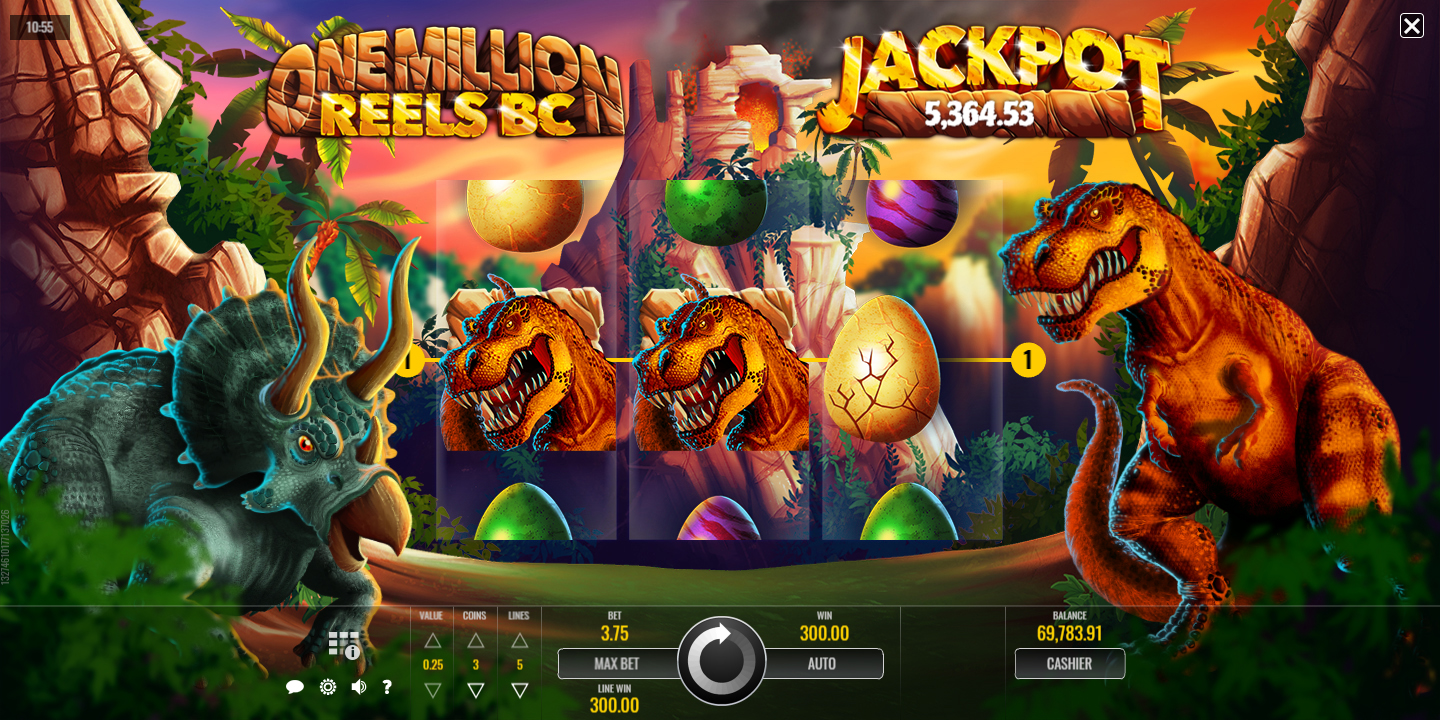Lower the COINS count with the down arrow
The image size is (1440, 720).
476,690
